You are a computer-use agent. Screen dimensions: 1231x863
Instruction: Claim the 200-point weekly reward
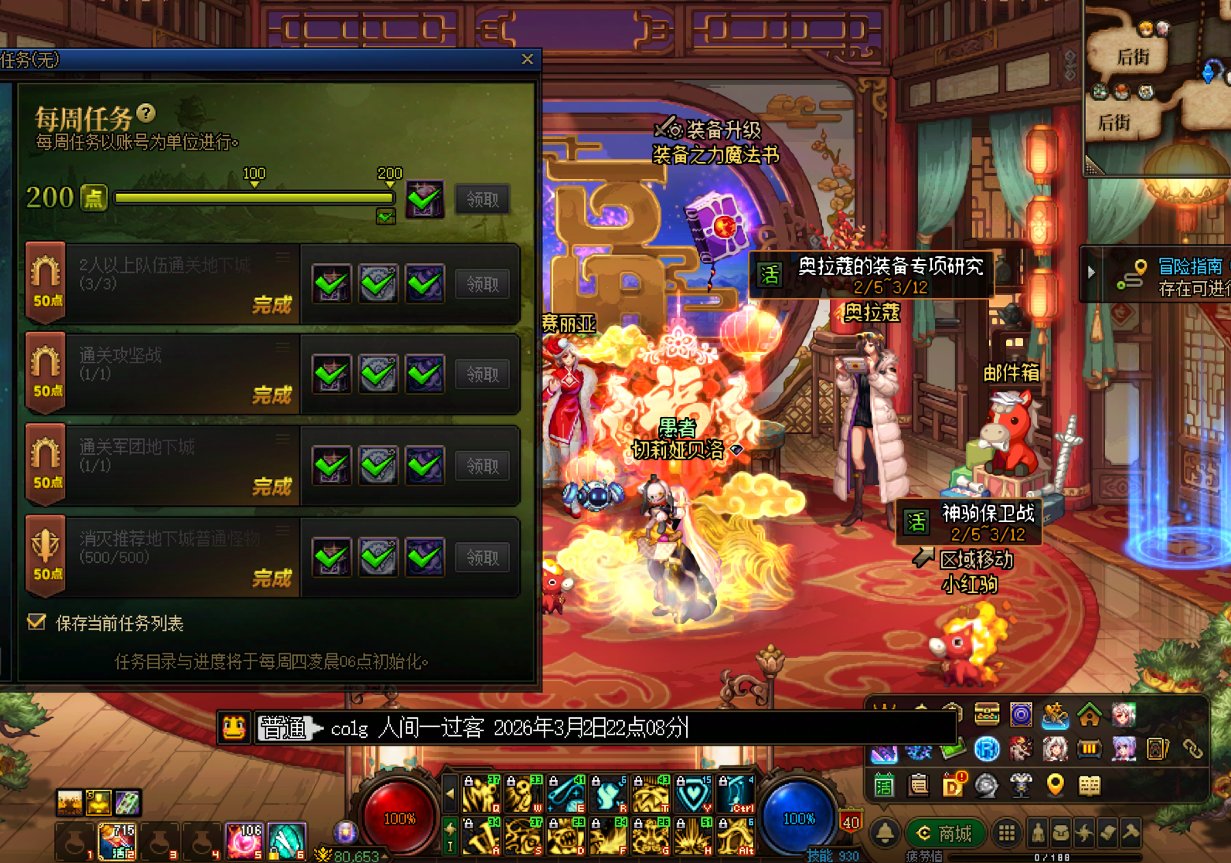[x=482, y=199]
